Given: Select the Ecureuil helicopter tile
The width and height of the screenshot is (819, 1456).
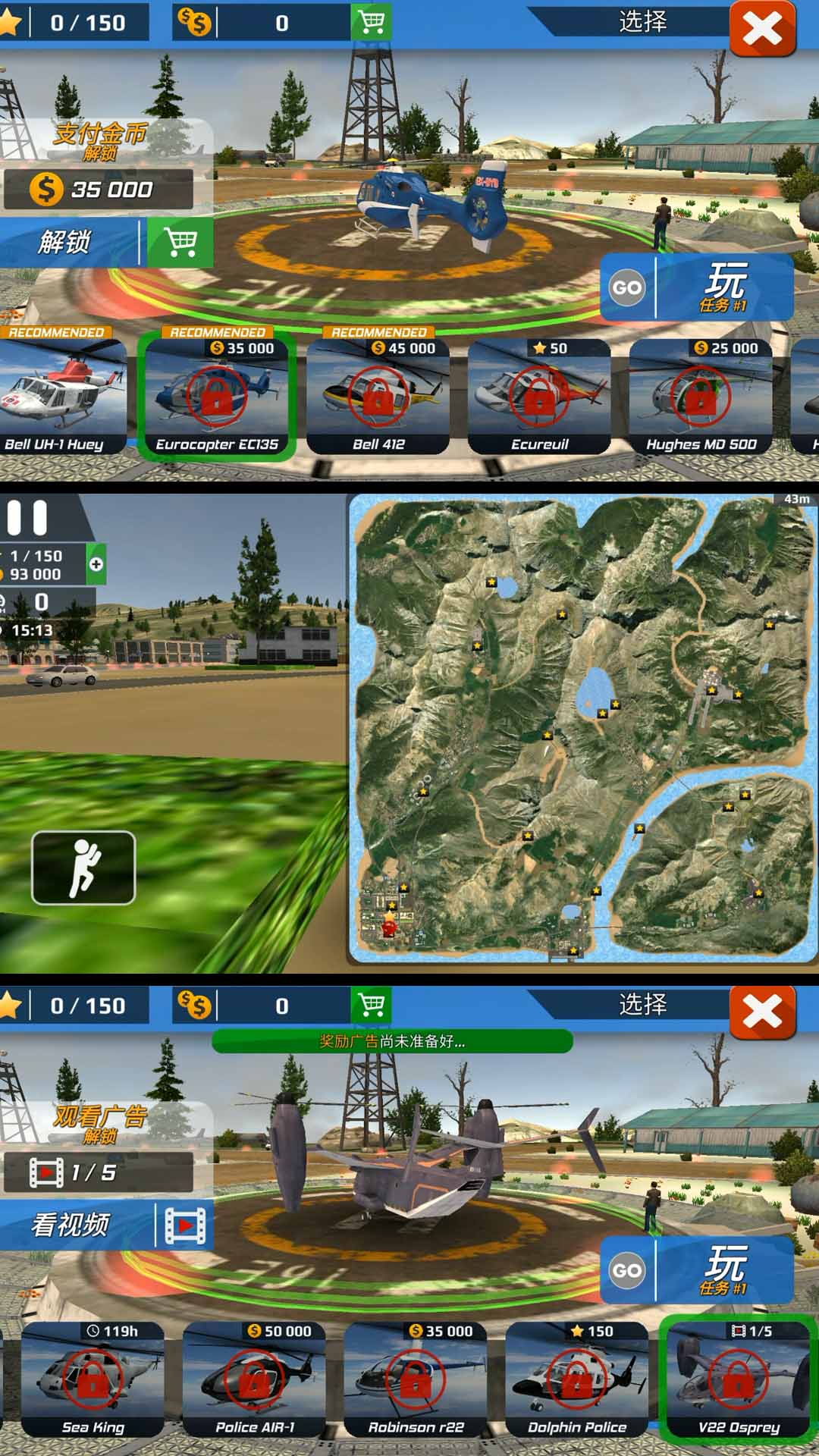Looking at the screenshot, I should (x=539, y=396).
